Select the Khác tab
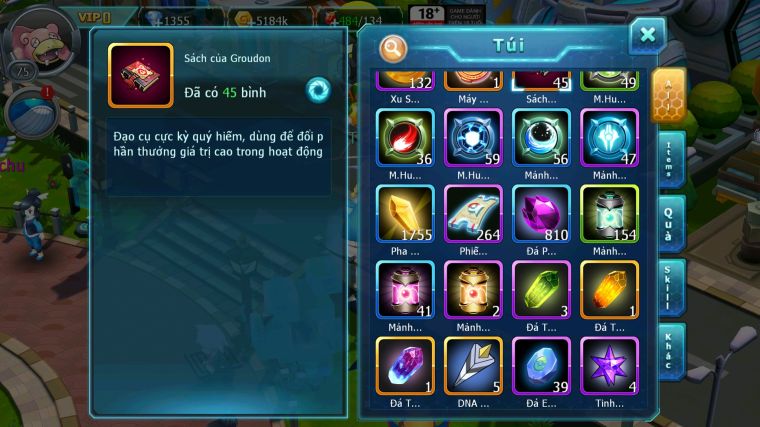 tap(670, 351)
